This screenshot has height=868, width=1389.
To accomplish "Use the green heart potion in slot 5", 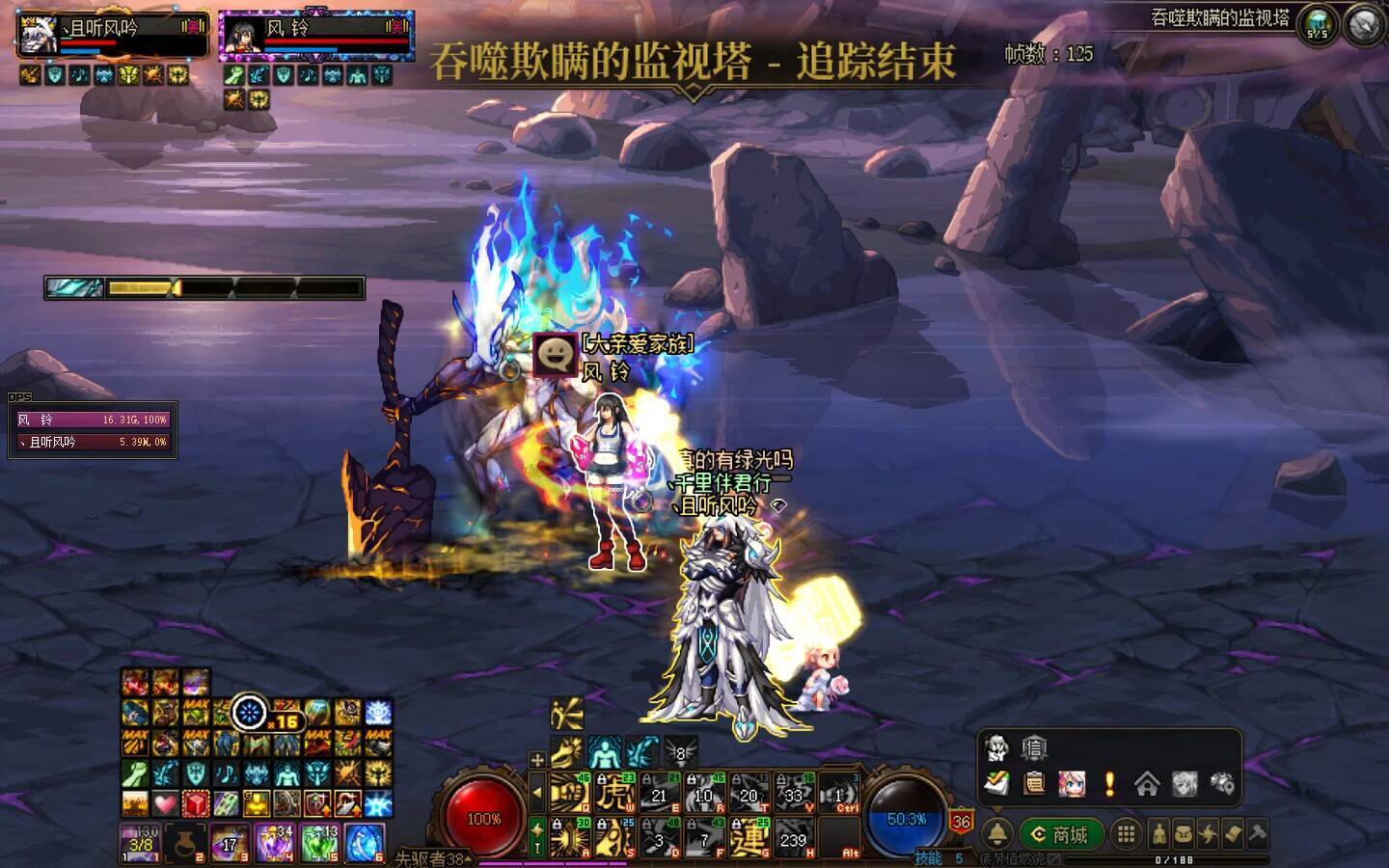I will point(320,843).
